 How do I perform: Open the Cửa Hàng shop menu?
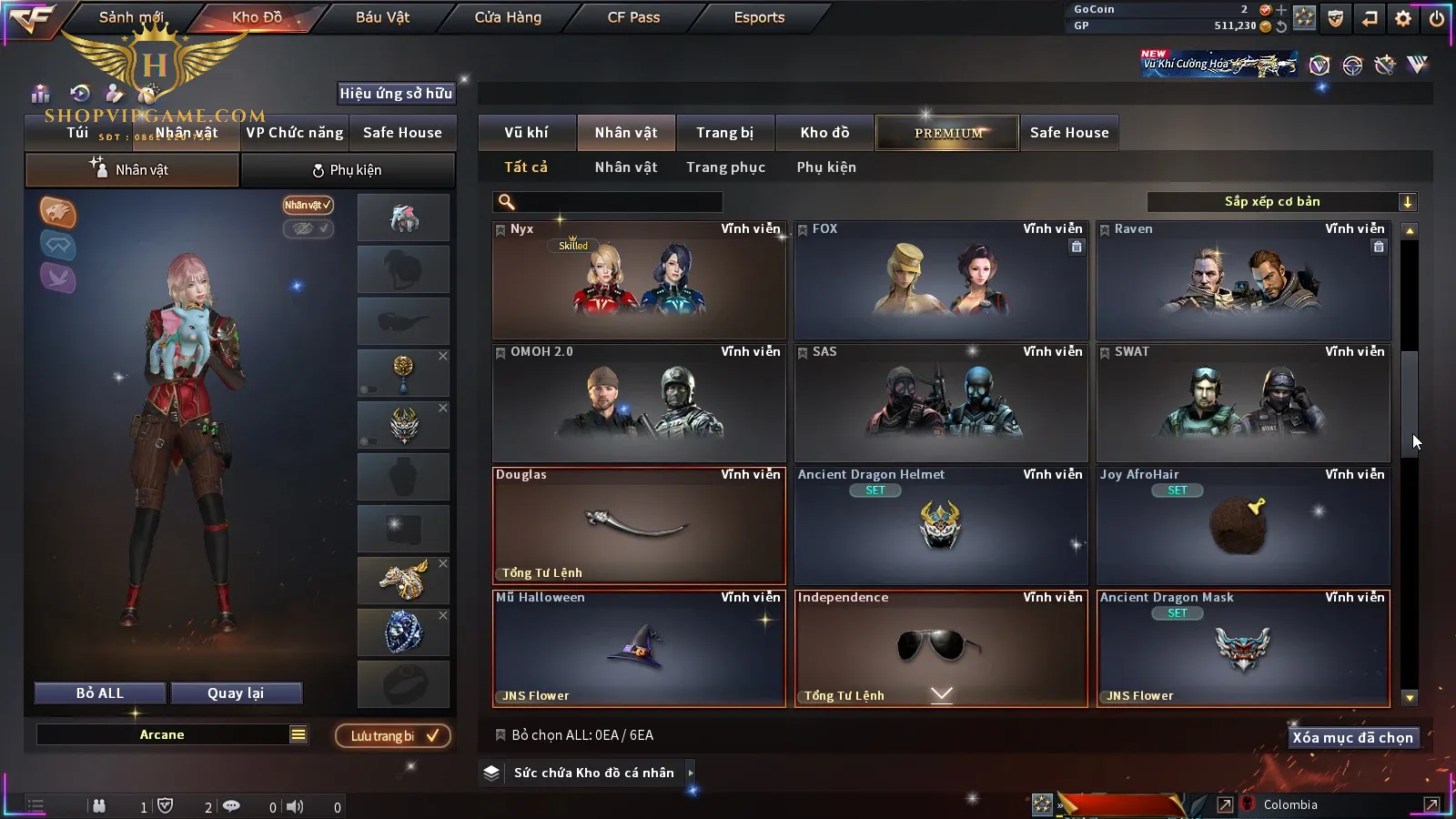coord(508,17)
